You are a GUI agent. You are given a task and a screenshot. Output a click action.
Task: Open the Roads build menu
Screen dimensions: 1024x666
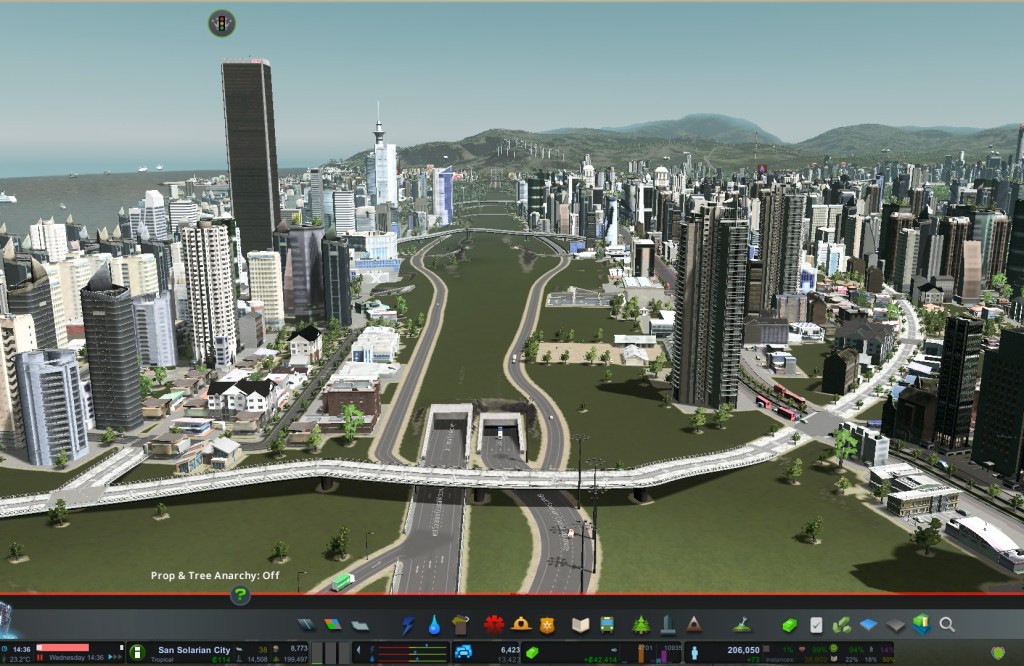coord(306,625)
